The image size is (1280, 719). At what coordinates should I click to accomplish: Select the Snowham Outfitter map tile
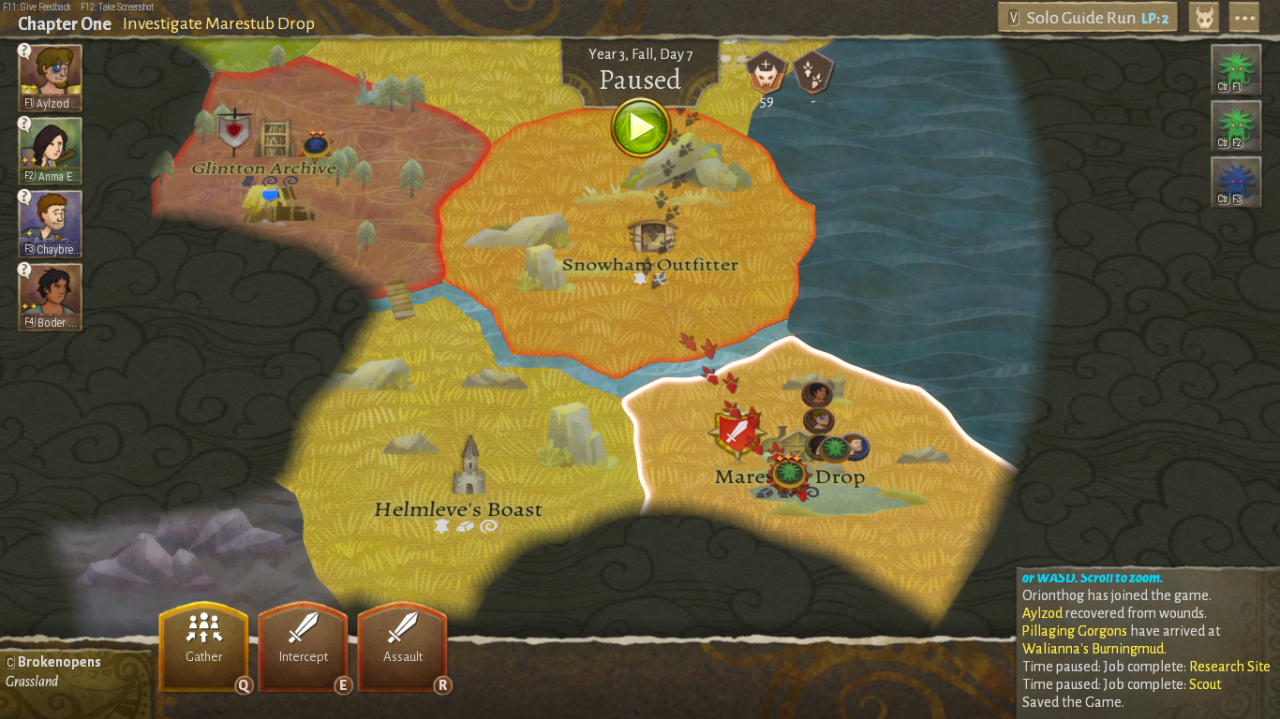click(650, 265)
